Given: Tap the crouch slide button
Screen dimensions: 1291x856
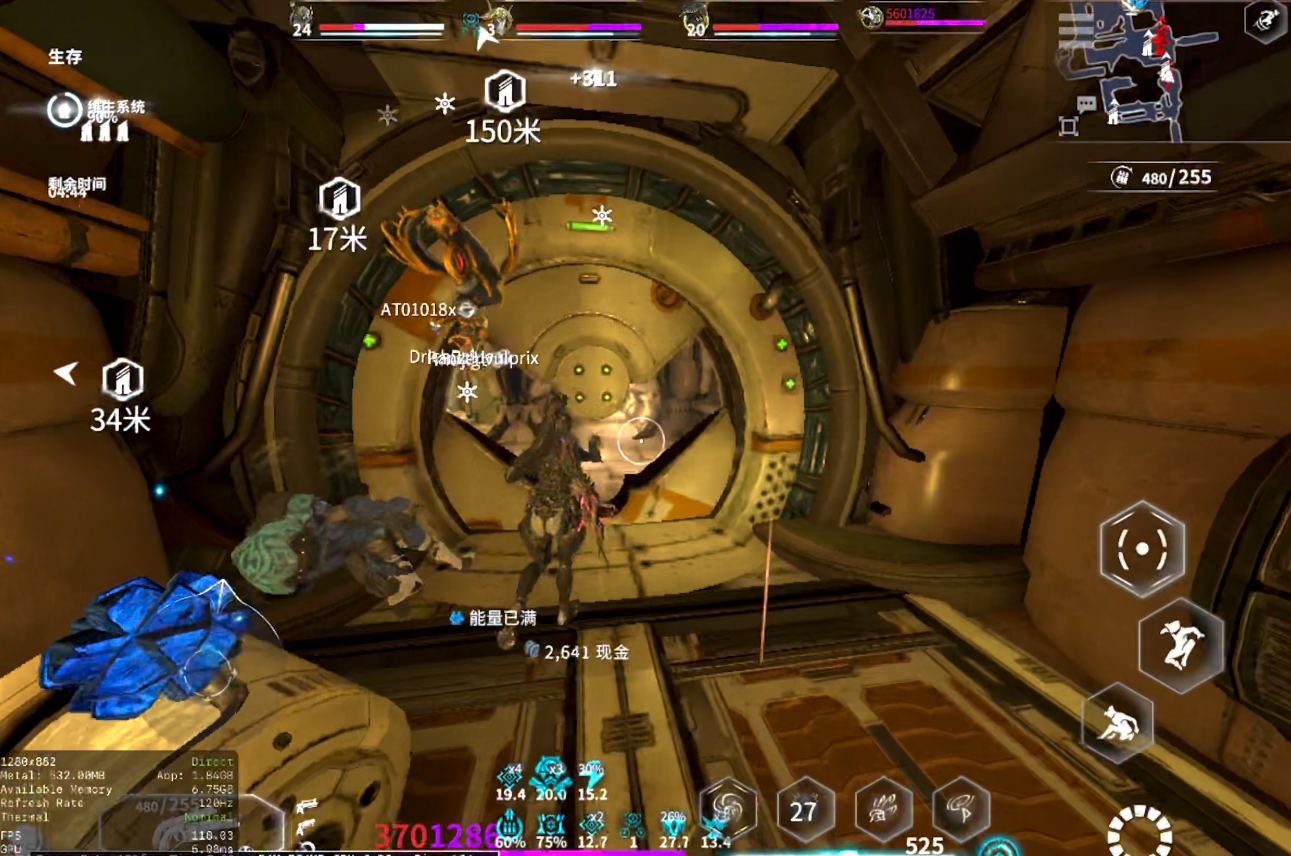Looking at the screenshot, I should 1117,724.
